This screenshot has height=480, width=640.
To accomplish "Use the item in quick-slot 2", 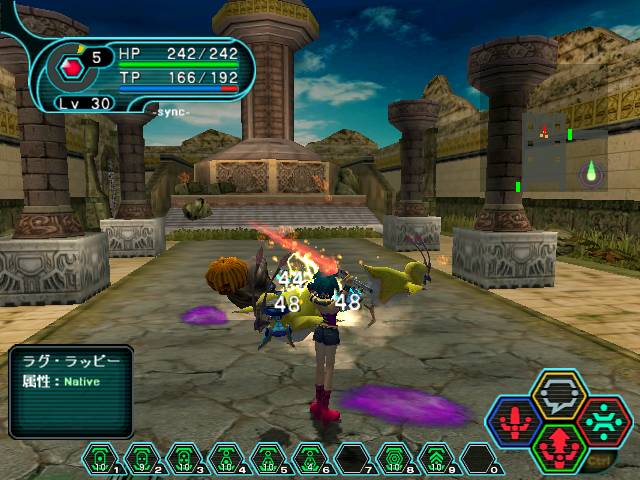I will (x=141, y=459).
